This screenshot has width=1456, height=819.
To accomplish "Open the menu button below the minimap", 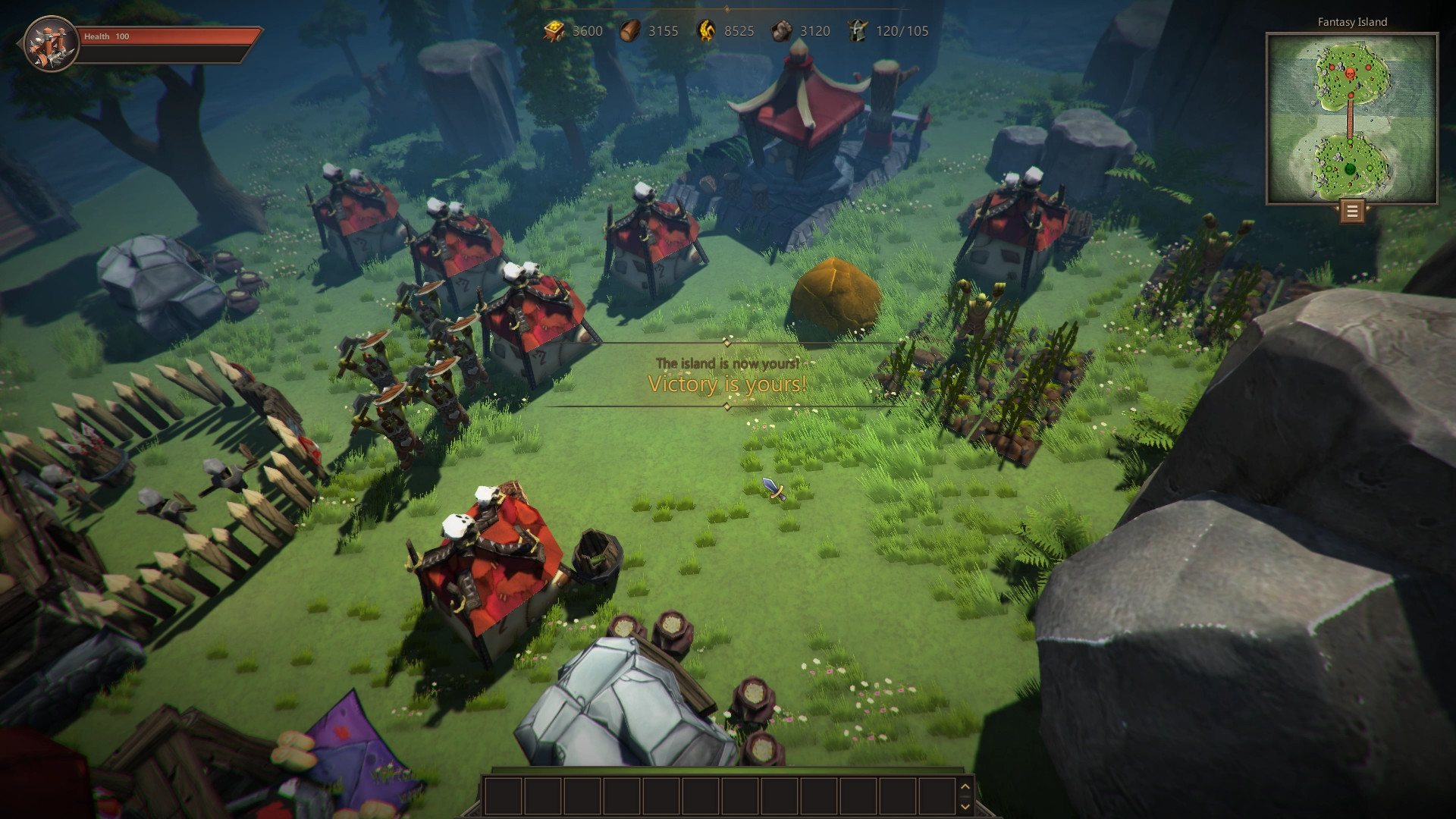I will click(x=1351, y=211).
